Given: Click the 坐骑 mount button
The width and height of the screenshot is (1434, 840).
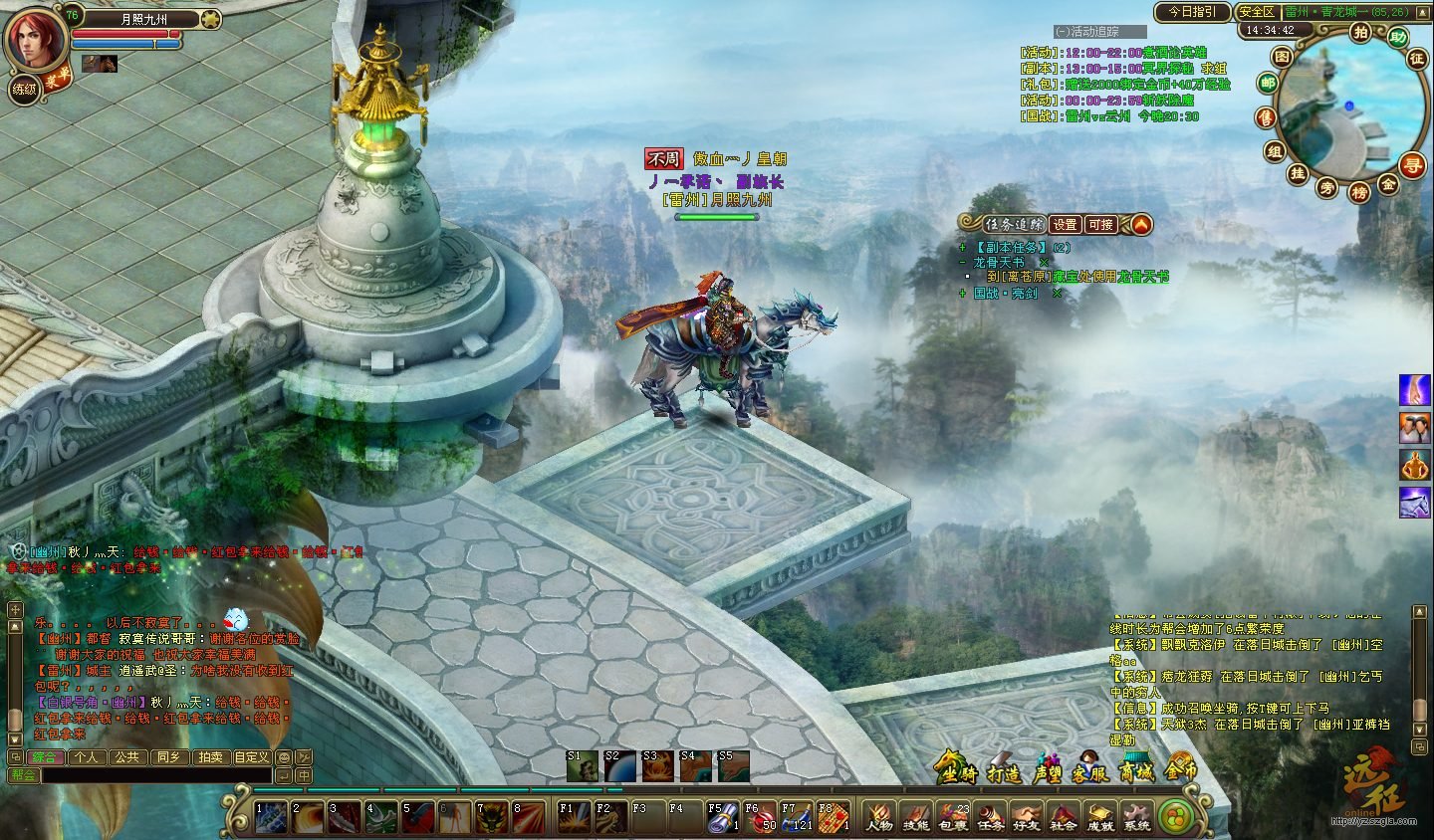Looking at the screenshot, I should tap(958, 768).
